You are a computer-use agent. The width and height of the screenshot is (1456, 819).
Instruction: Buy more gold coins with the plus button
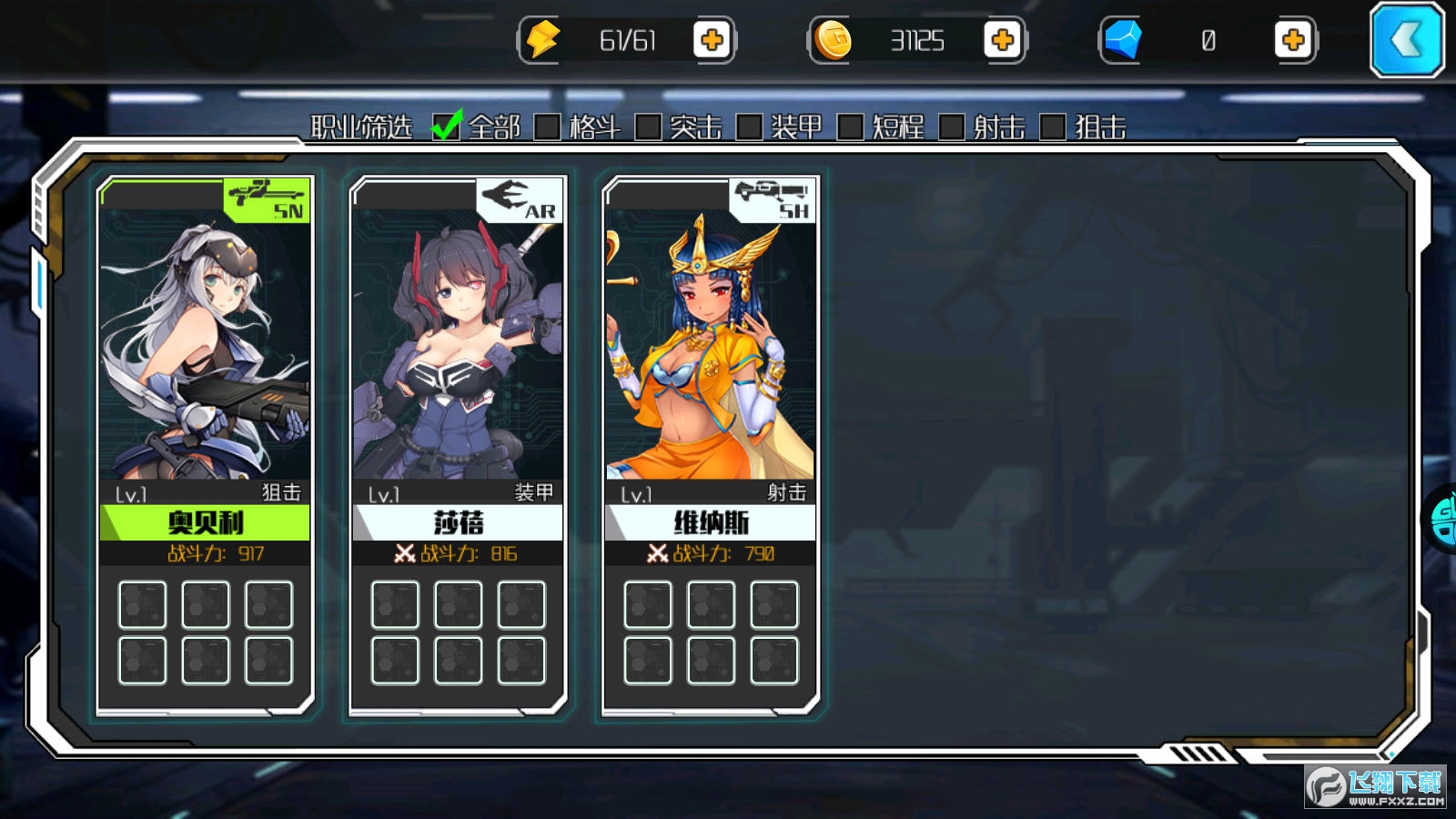point(1003,40)
